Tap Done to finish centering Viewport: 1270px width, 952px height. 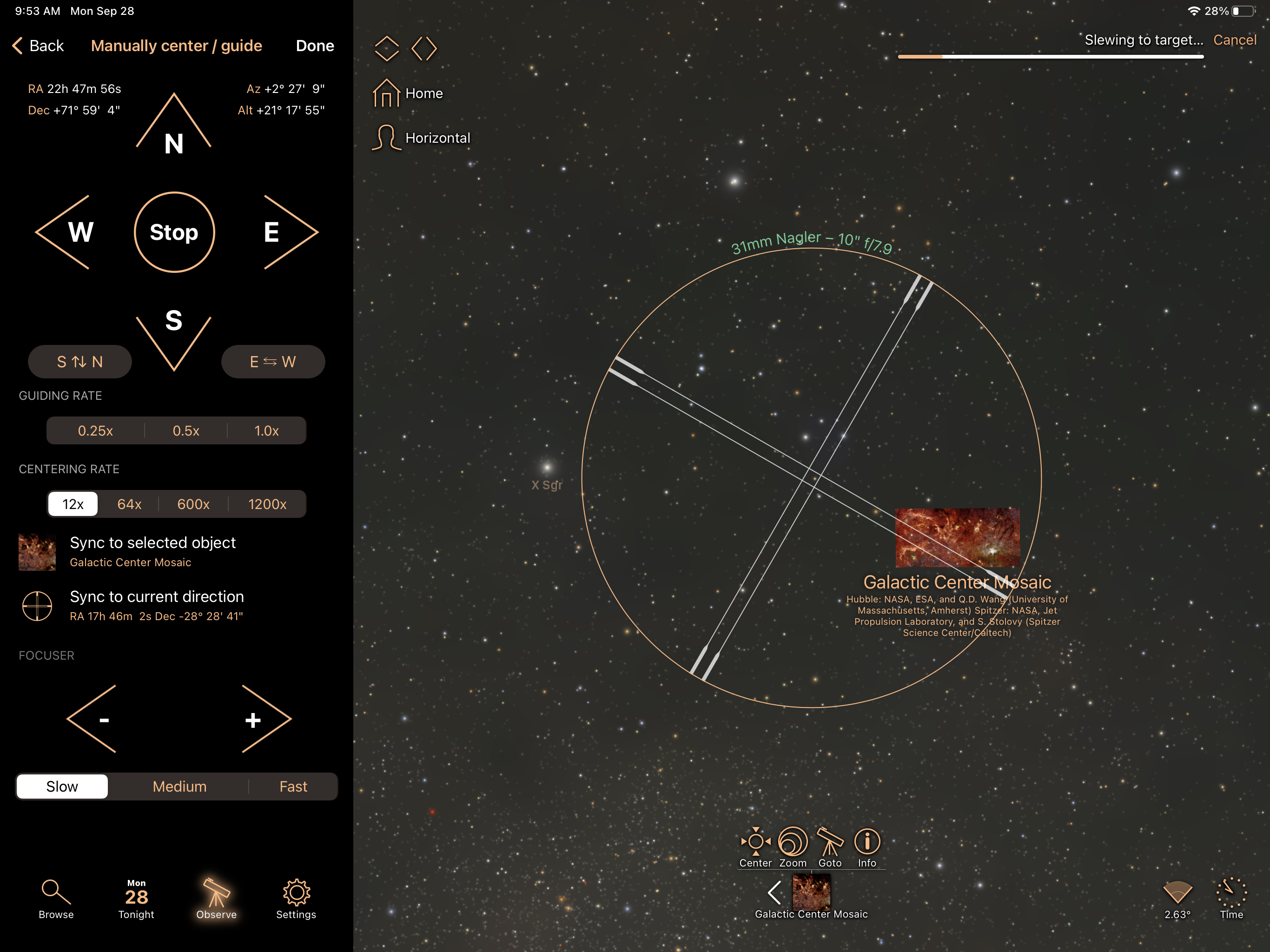pos(315,46)
